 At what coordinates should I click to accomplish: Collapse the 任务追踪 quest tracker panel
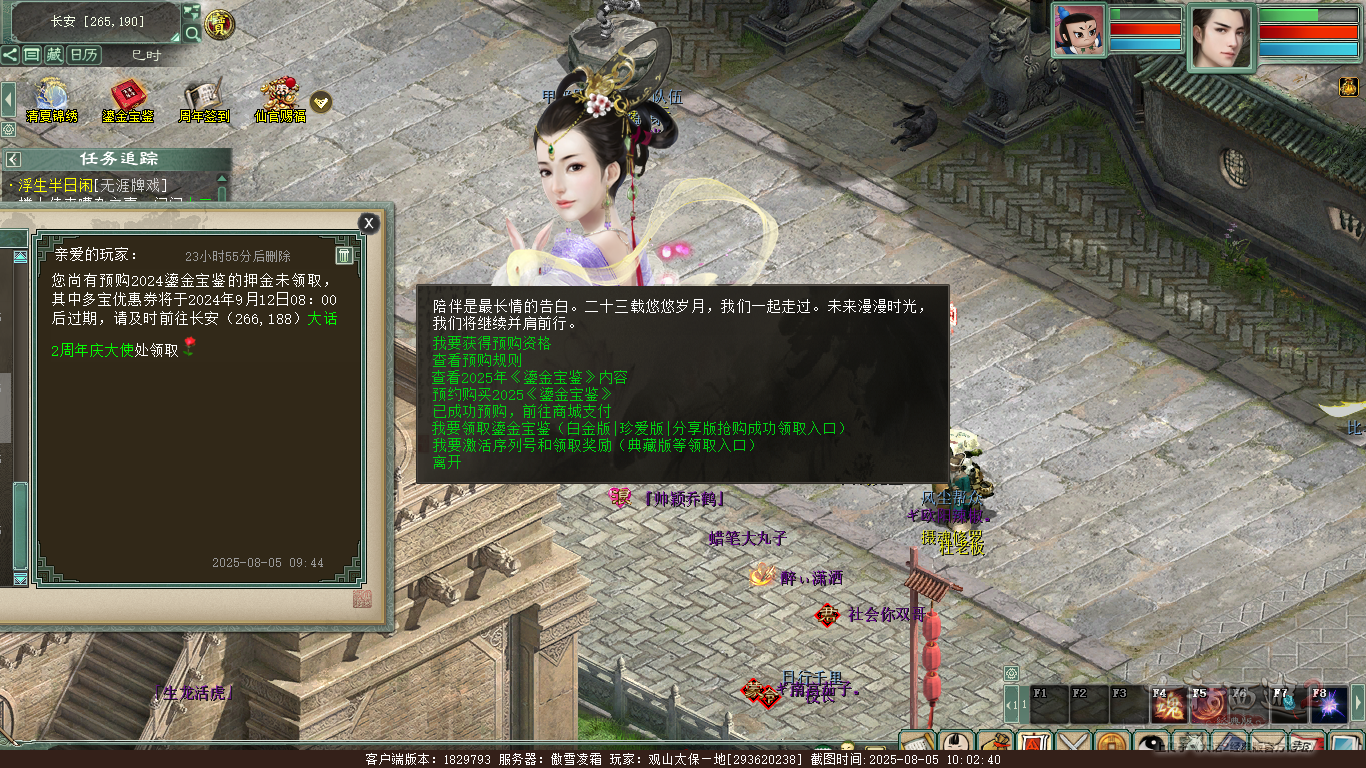click(x=13, y=159)
